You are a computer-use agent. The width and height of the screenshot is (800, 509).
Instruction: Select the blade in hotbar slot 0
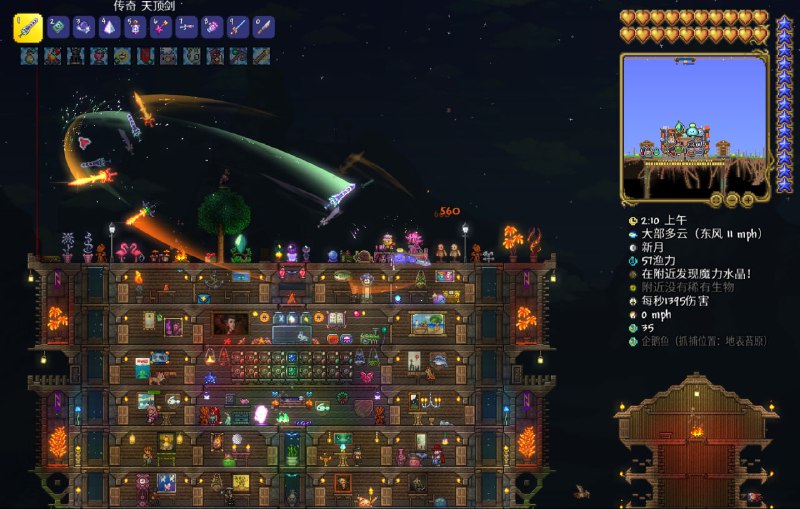click(262, 28)
